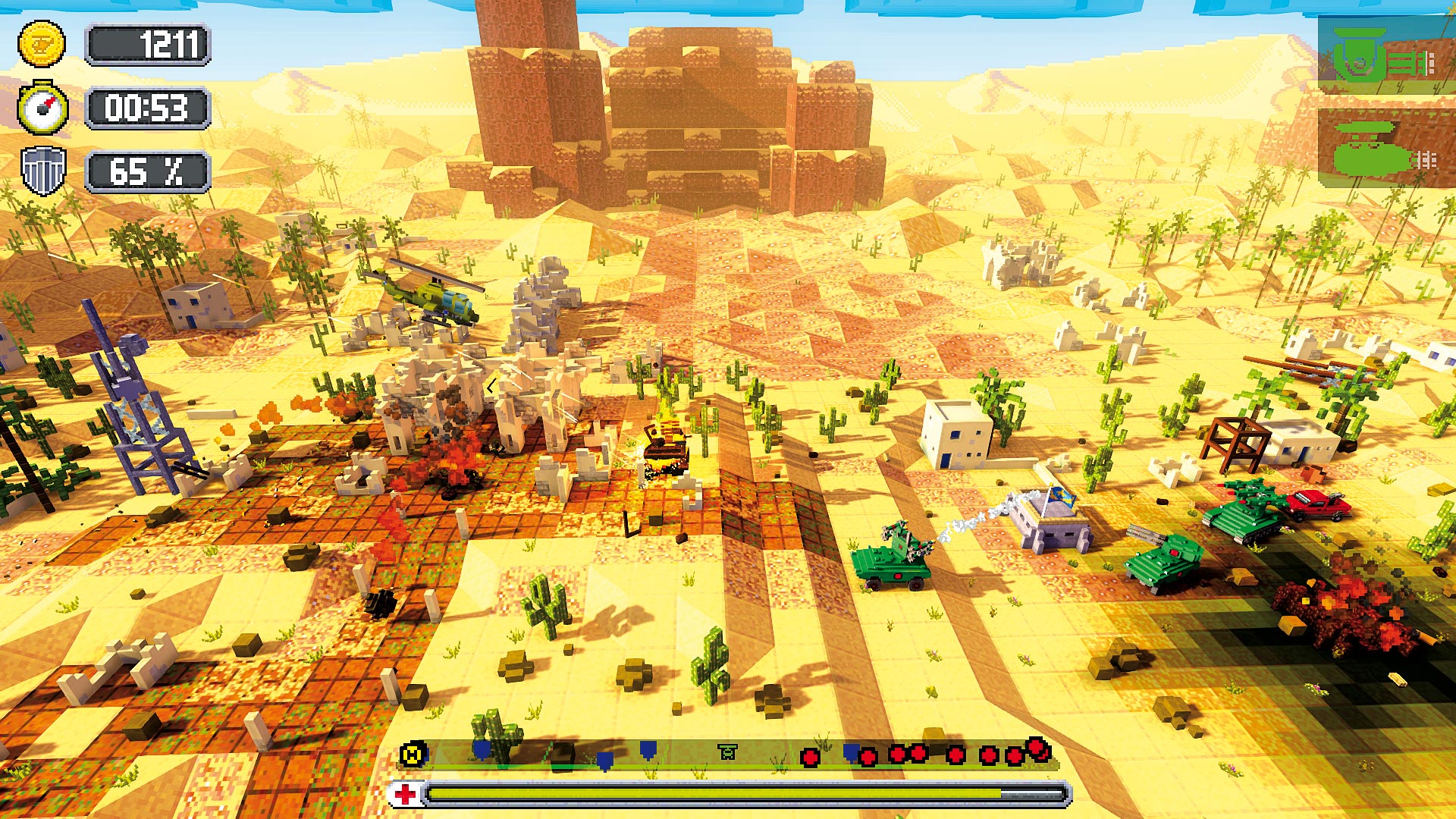Click the striped shield icon

(43, 171)
